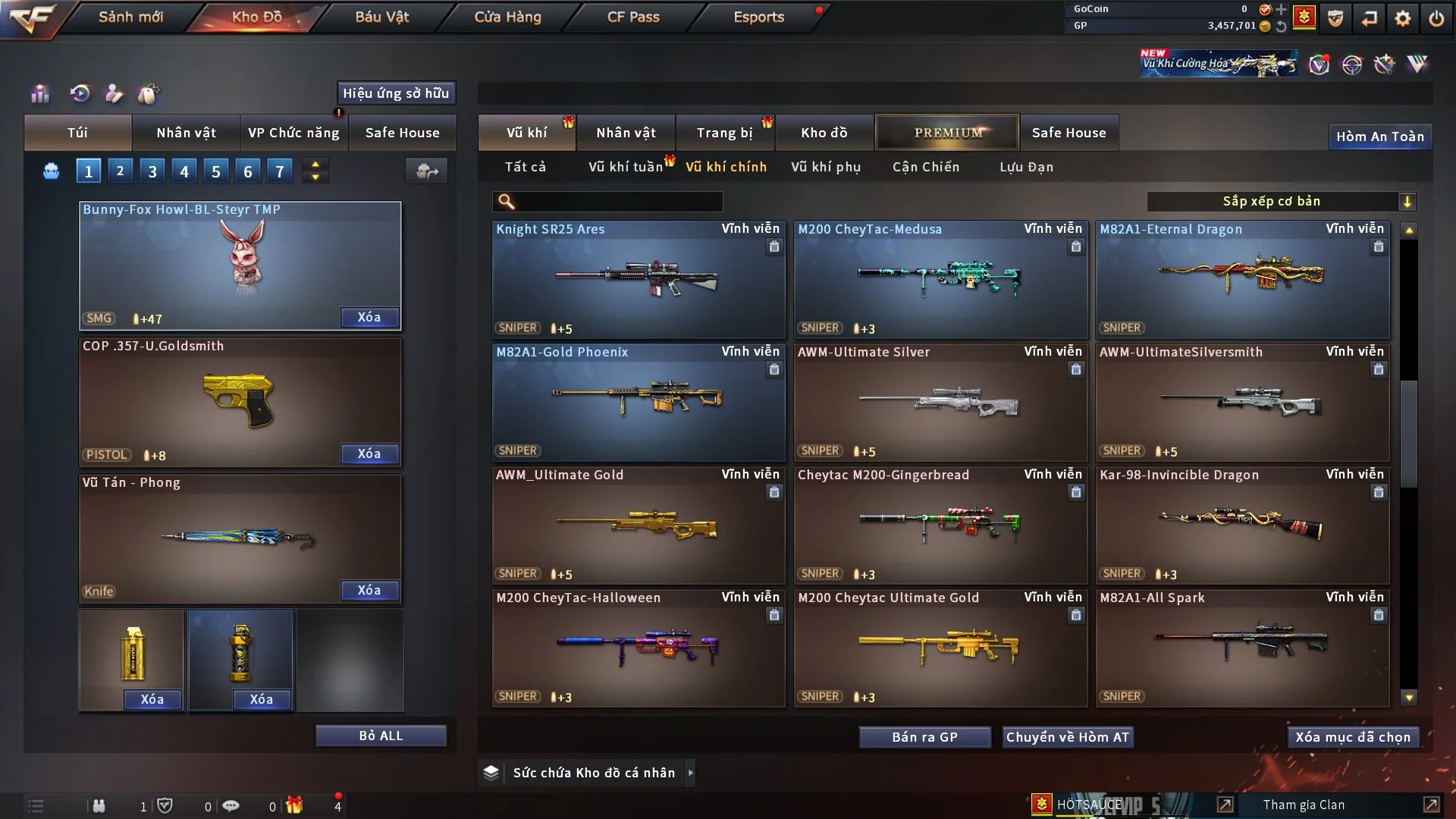
Task: Pick the AWM_Ultimate Gold sniper card
Action: [638, 526]
